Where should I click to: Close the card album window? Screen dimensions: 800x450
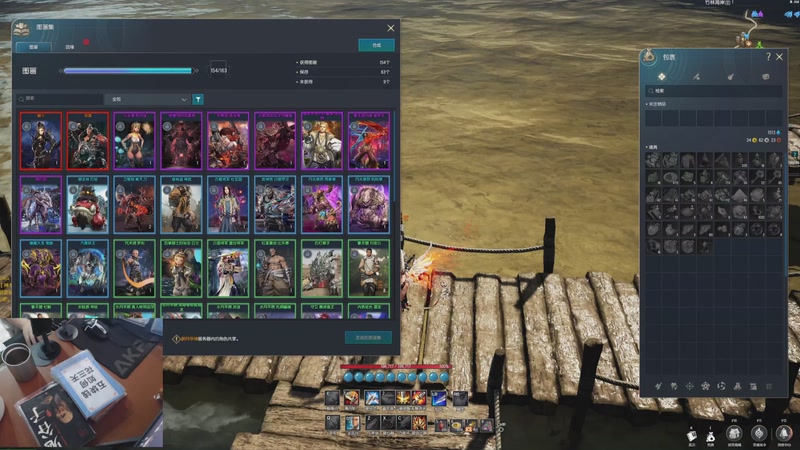(x=391, y=28)
